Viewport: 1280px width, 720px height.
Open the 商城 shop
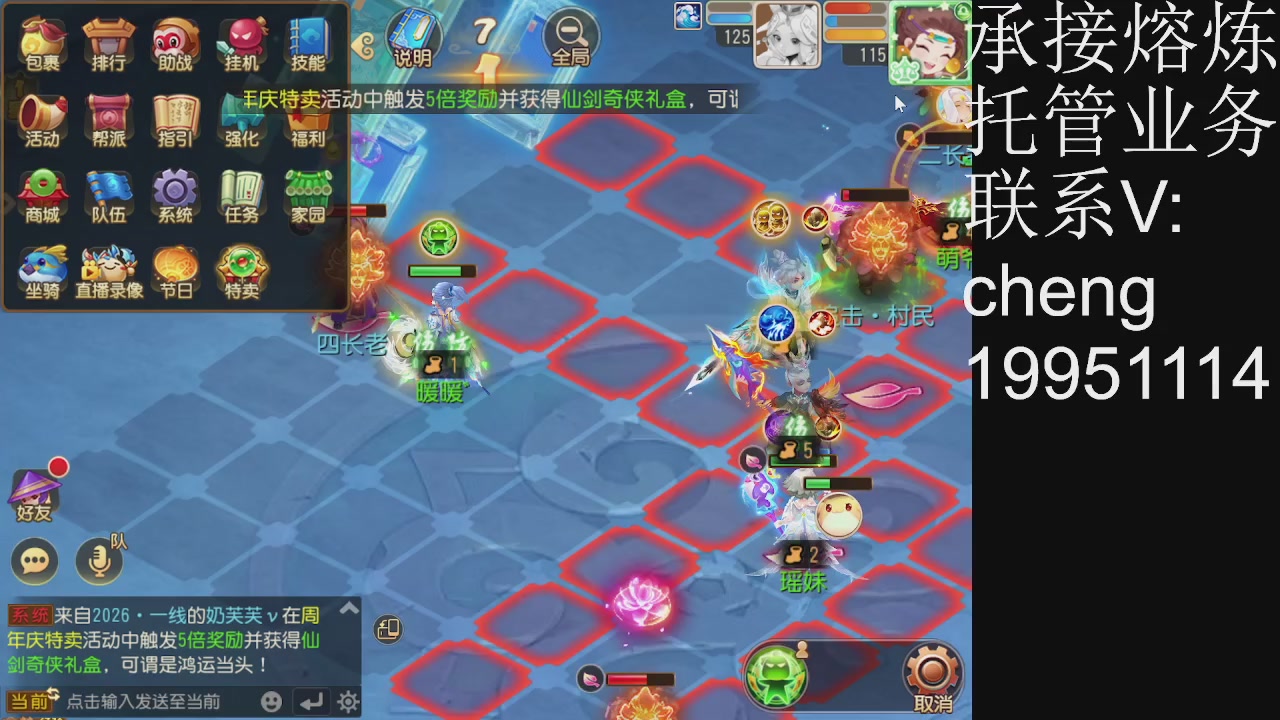pos(41,195)
